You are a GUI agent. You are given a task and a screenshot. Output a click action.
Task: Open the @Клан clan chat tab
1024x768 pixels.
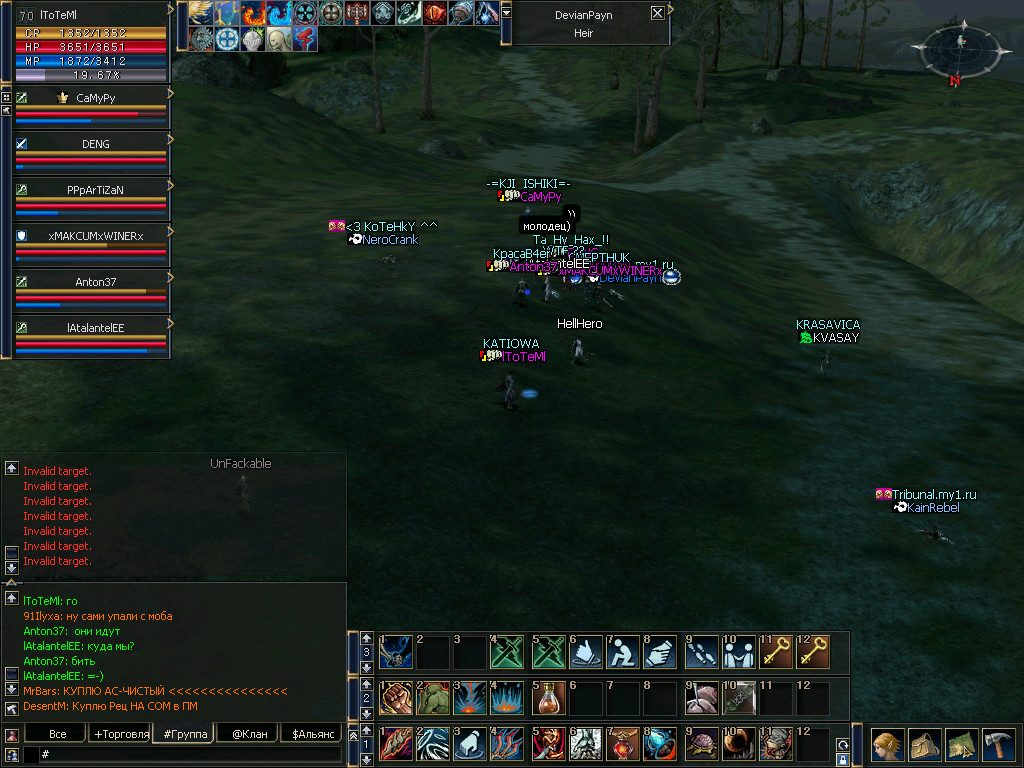point(248,734)
